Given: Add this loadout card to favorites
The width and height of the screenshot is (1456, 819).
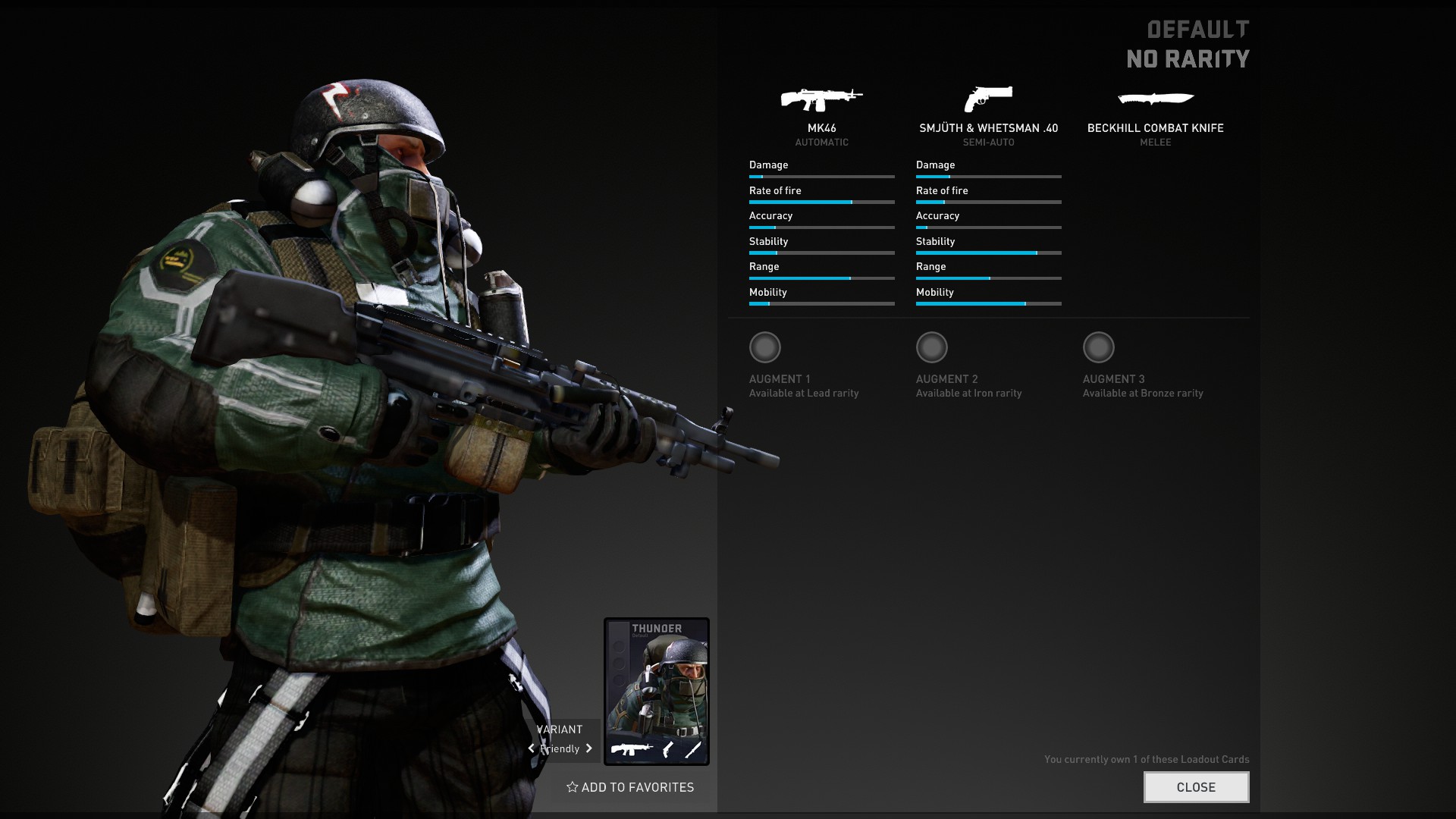Looking at the screenshot, I should pyautogui.click(x=630, y=787).
